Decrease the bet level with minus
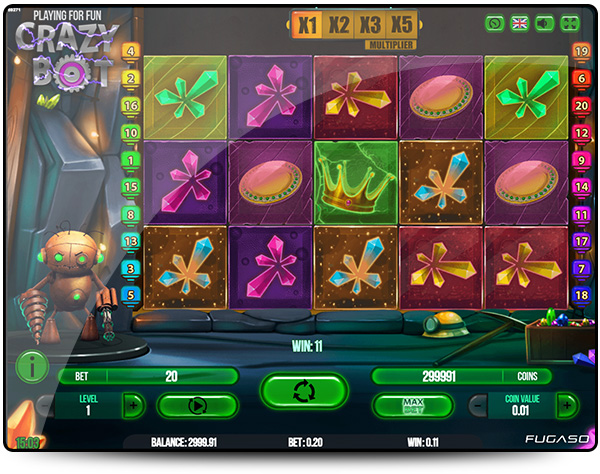 [45, 405]
